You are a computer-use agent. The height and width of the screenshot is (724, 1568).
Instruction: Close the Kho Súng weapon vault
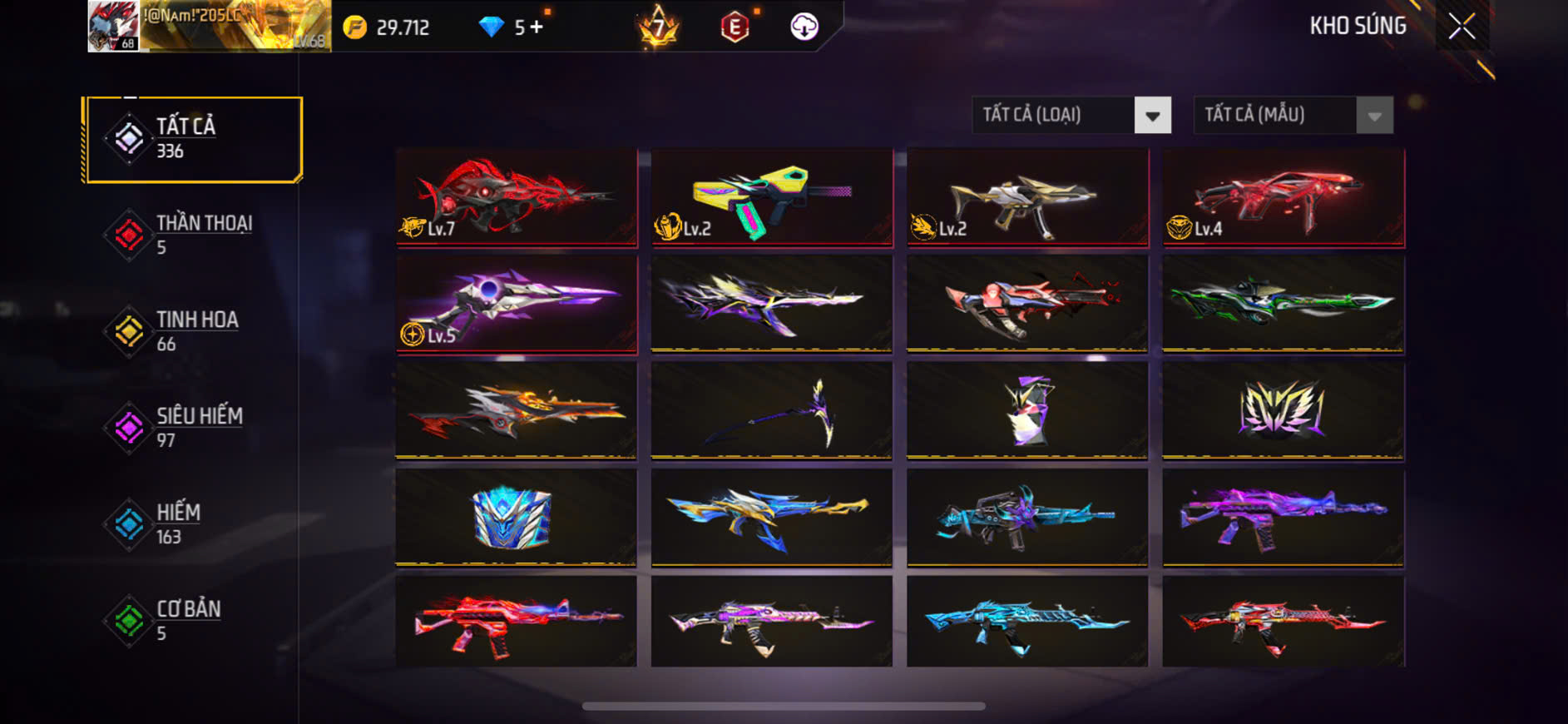coord(1462,27)
